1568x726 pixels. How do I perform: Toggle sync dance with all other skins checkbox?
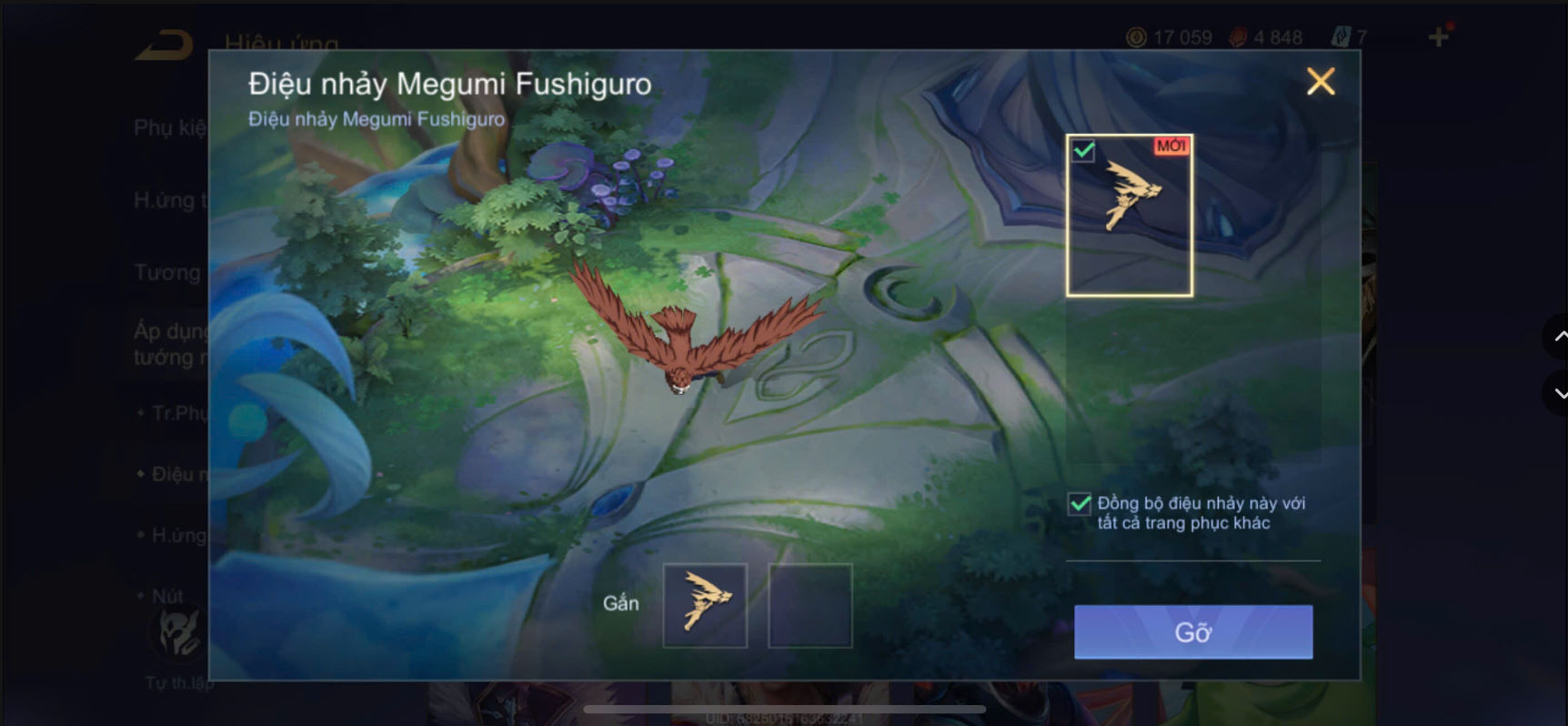pyautogui.click(x=1078, y=504)
